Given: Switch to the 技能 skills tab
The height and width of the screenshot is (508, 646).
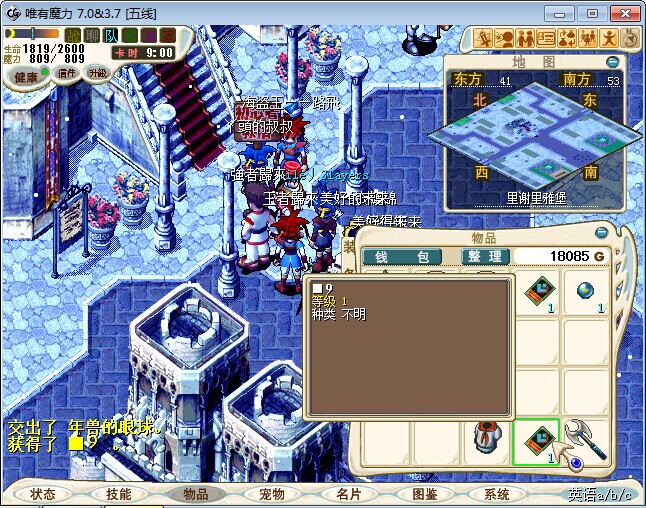Looking at the screenshot, I should [119, 494].
